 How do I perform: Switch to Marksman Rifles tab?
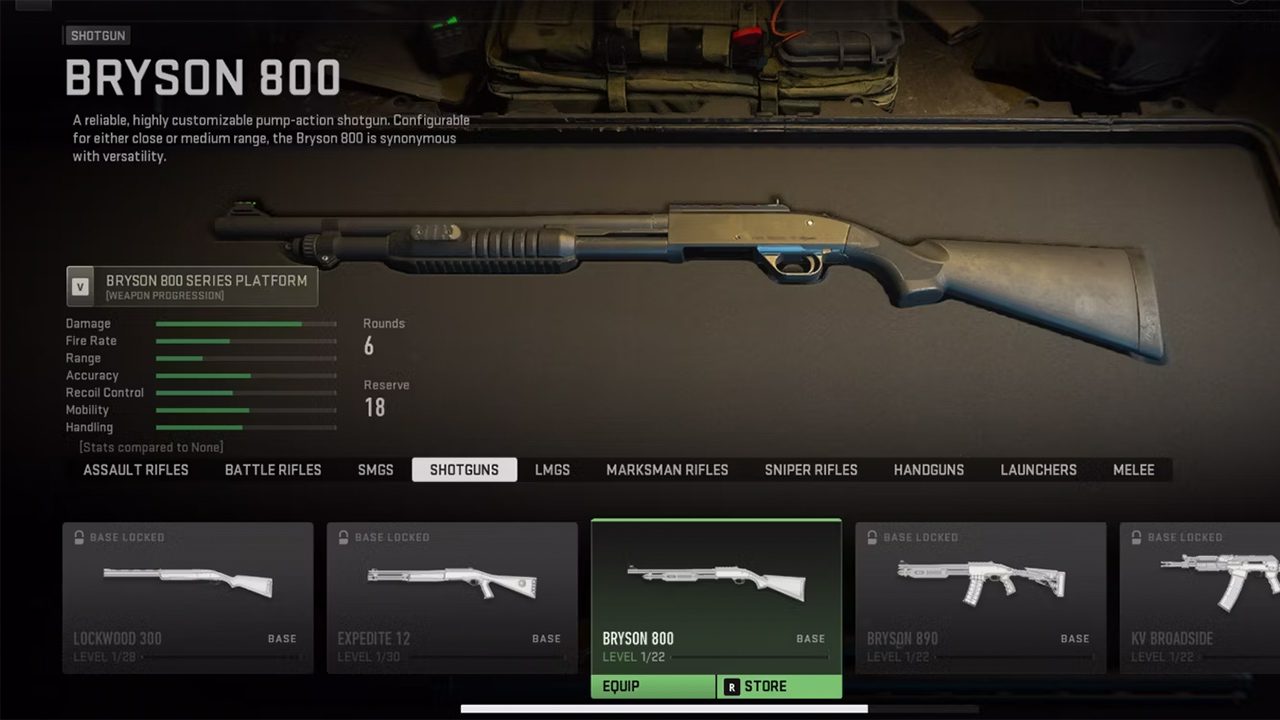pos(667,470)
